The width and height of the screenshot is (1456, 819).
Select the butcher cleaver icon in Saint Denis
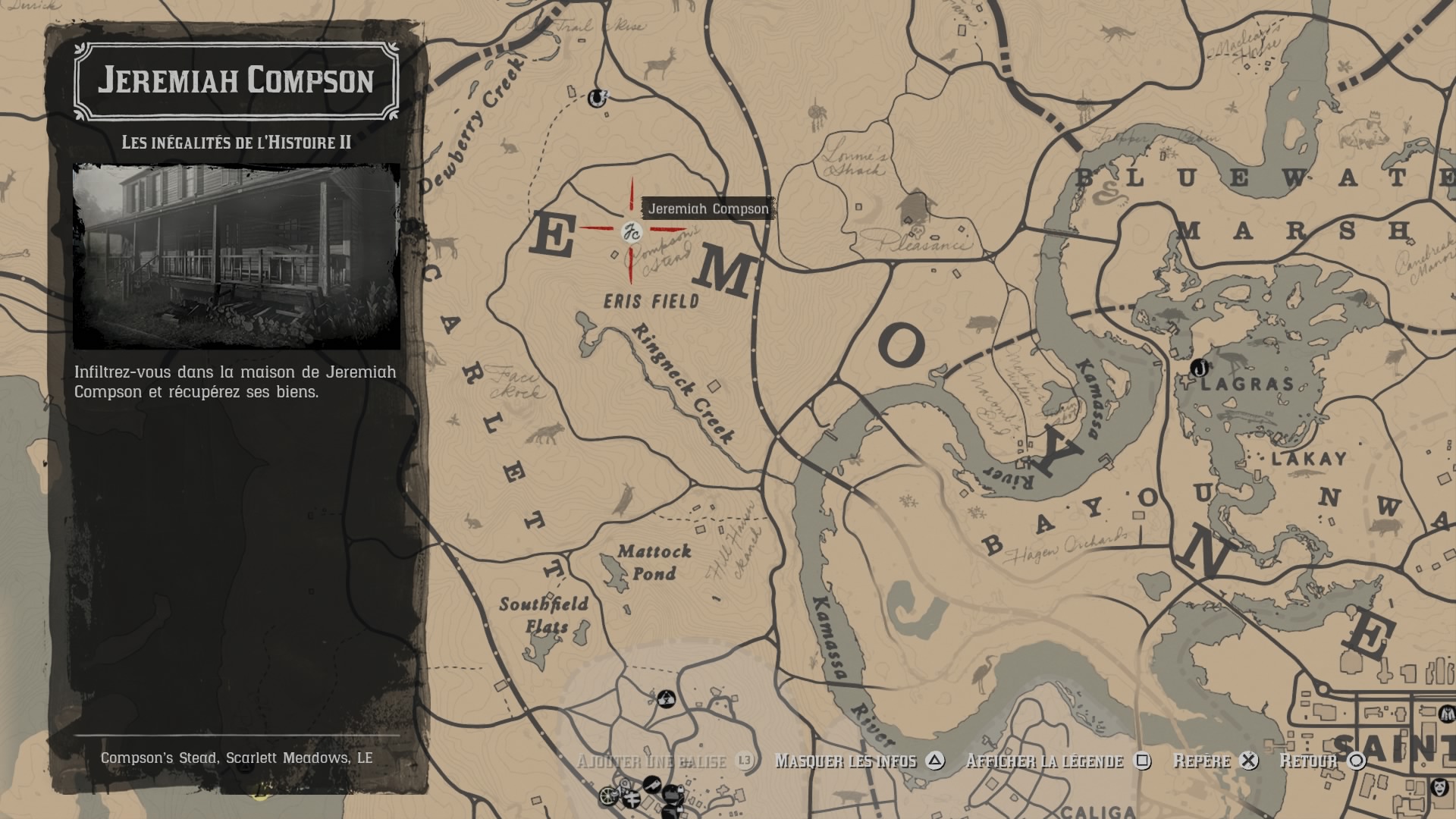click(x=652, y=784)
